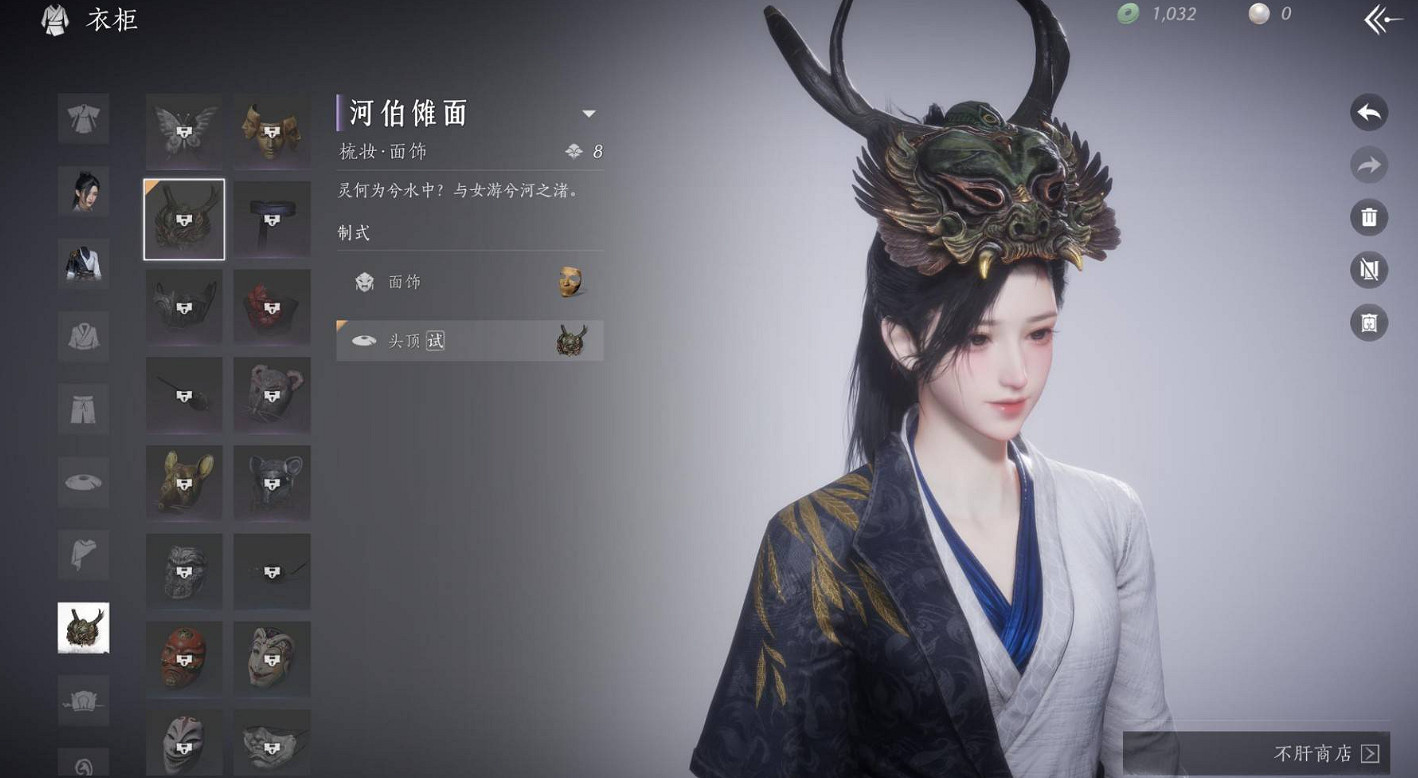Select the pants category in the left sidebar

(x=83, y=409)
